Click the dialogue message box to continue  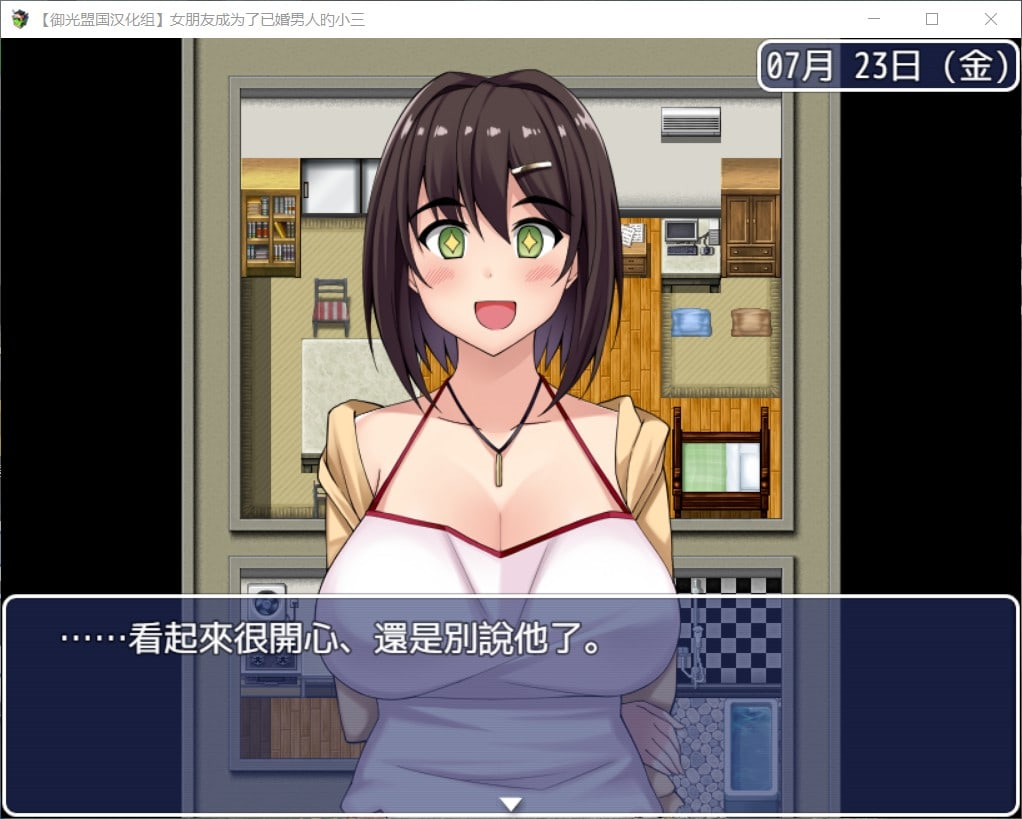coord(510,700)
